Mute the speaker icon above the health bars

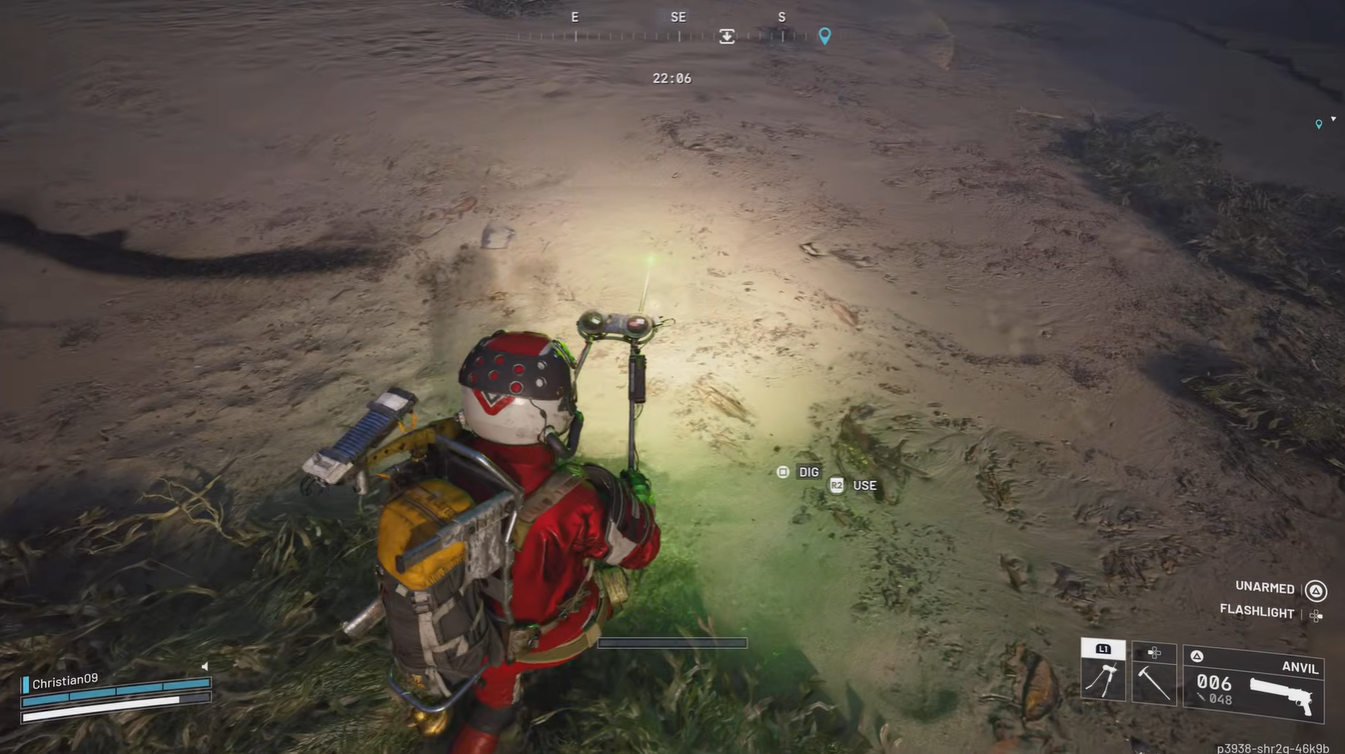205,666
